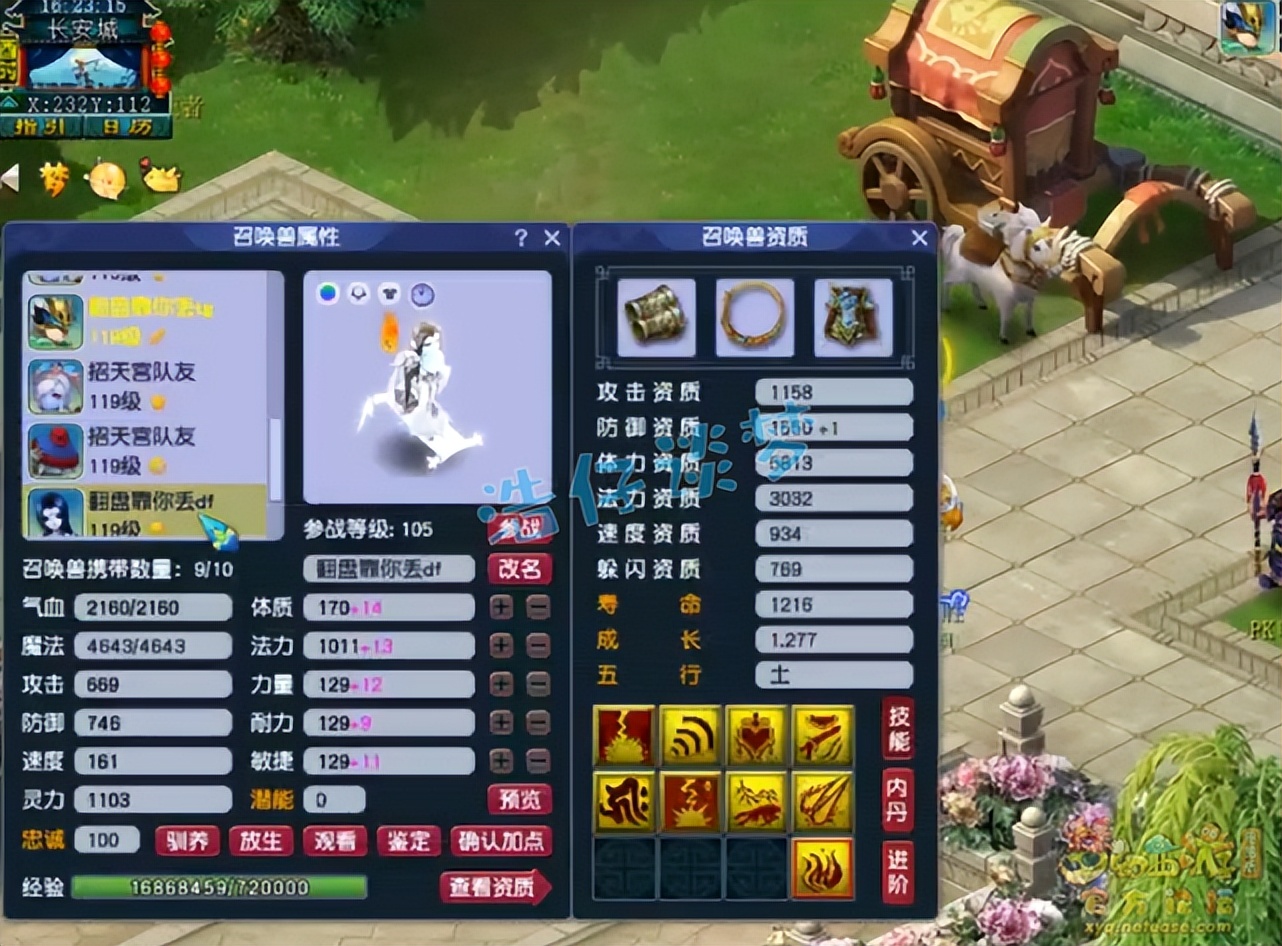This screenshot has height=946, width=1282.
Task: Select the necklace equipment slot in aptitude panel
Action: coord(754,317)
